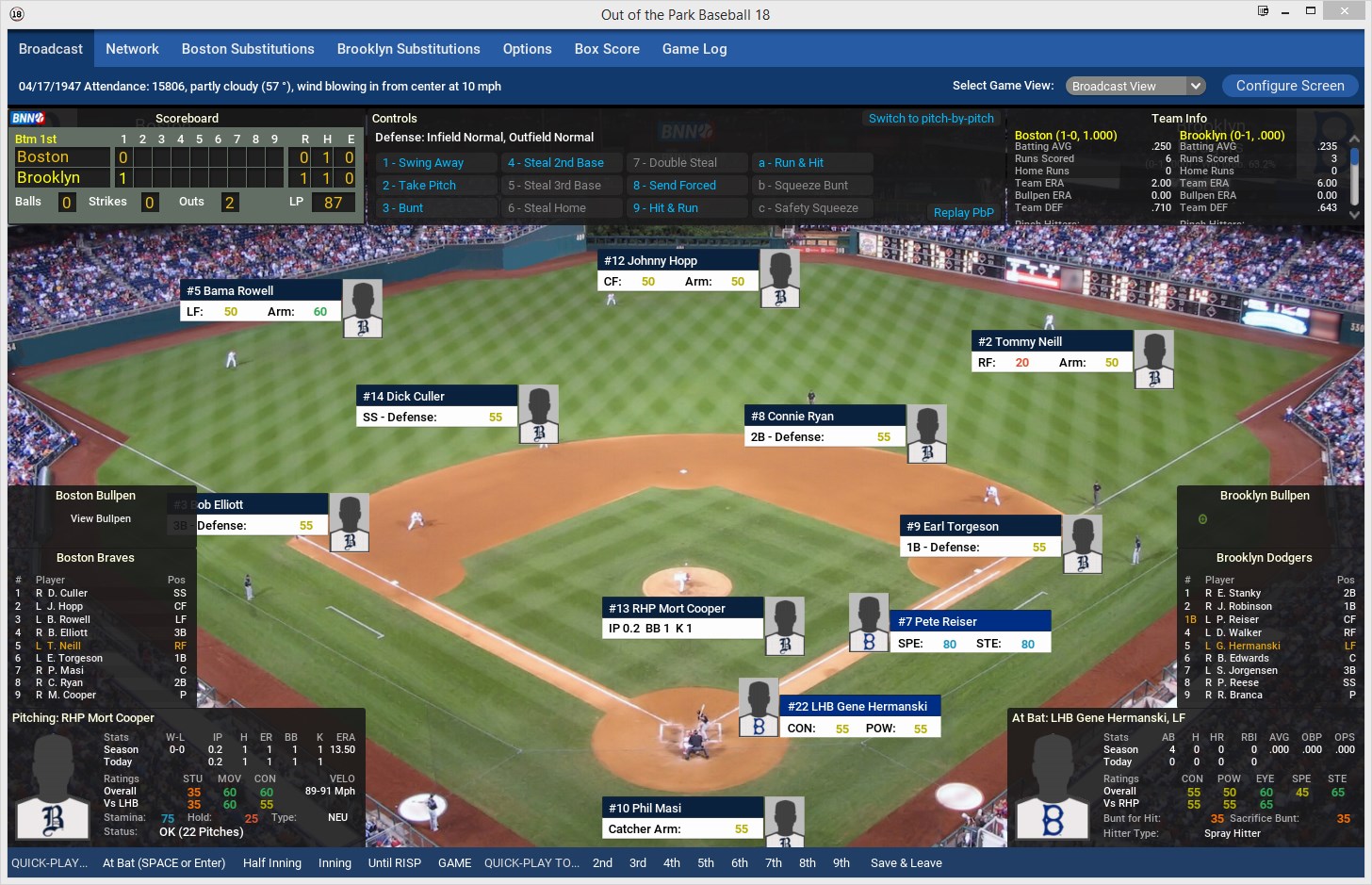Switch to pitch-by-pitch mode
This screenshot has width=1372, height=885.
(931, 119)
